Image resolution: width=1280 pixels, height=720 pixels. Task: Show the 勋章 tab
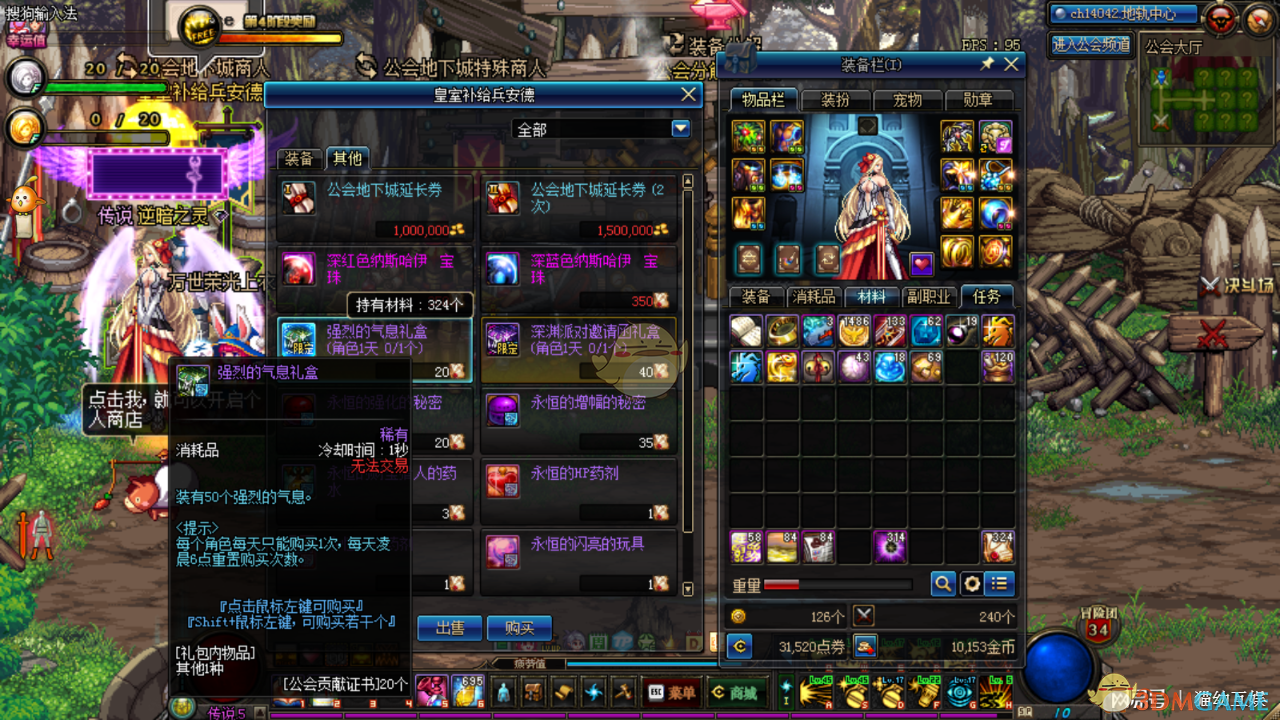tap(977, 100)
